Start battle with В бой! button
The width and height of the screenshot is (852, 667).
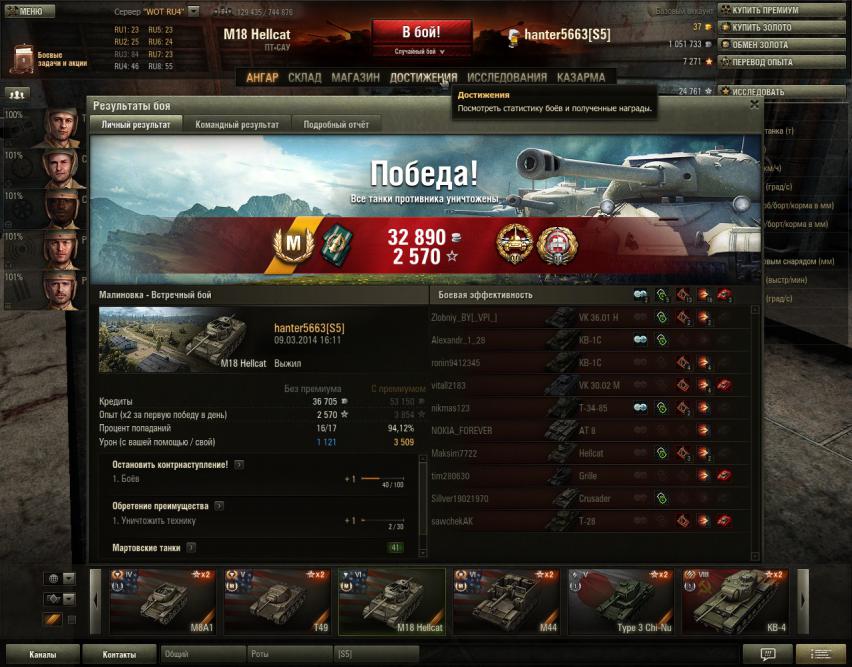421,31
